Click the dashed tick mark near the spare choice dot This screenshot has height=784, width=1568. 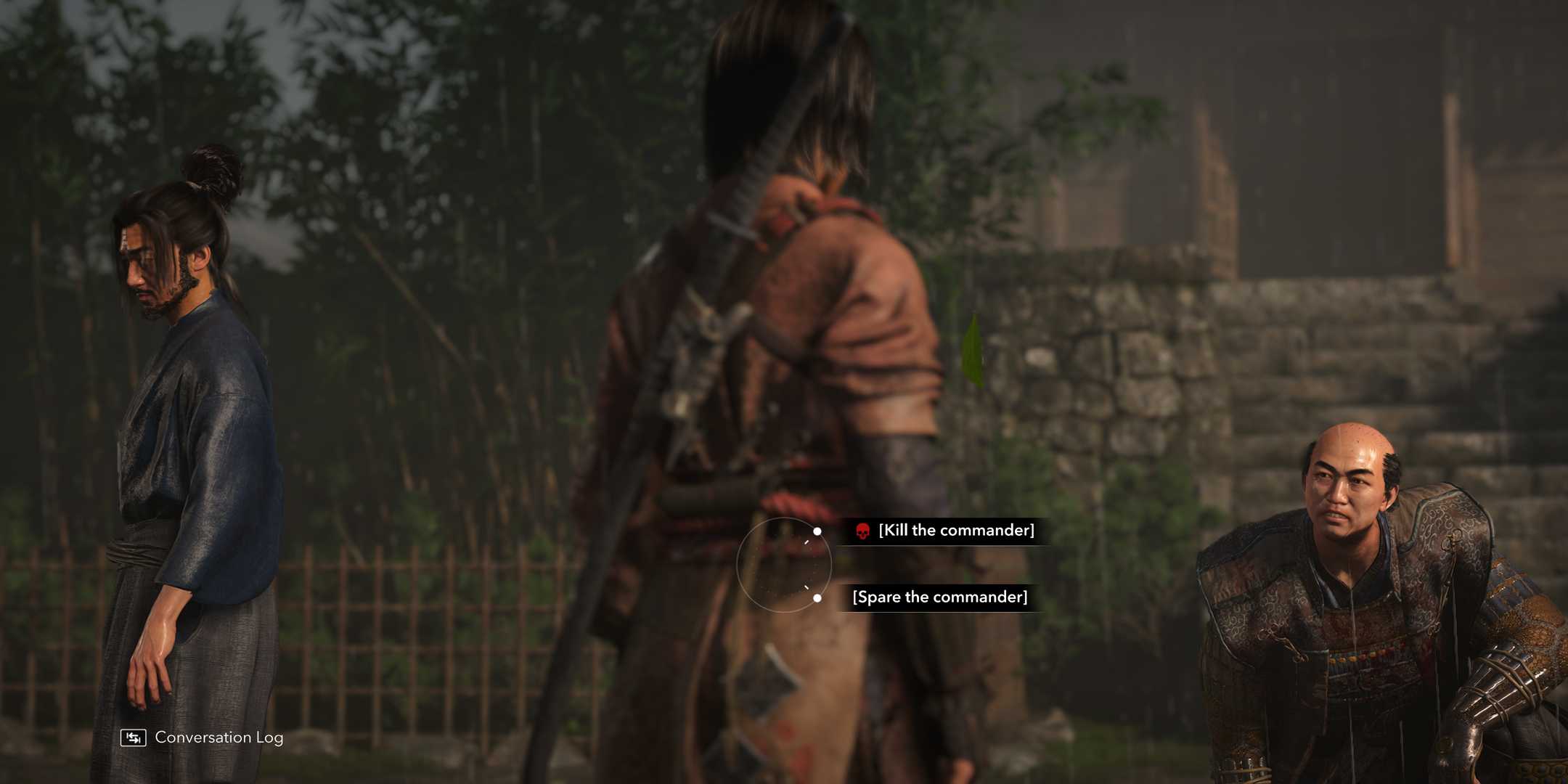[x=807, y=587]
